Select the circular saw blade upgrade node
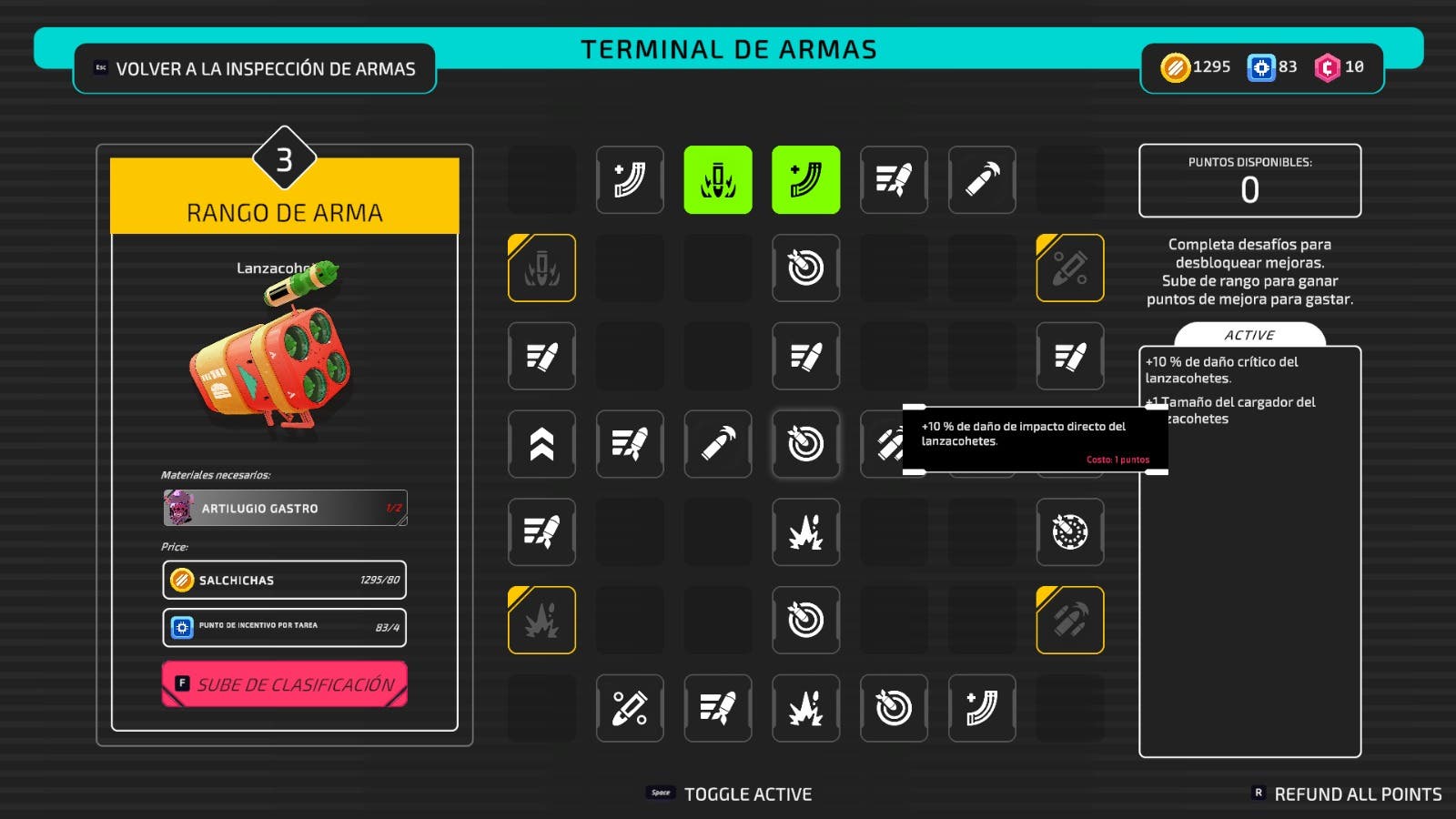1456x819 pixels. [1070, 532]
